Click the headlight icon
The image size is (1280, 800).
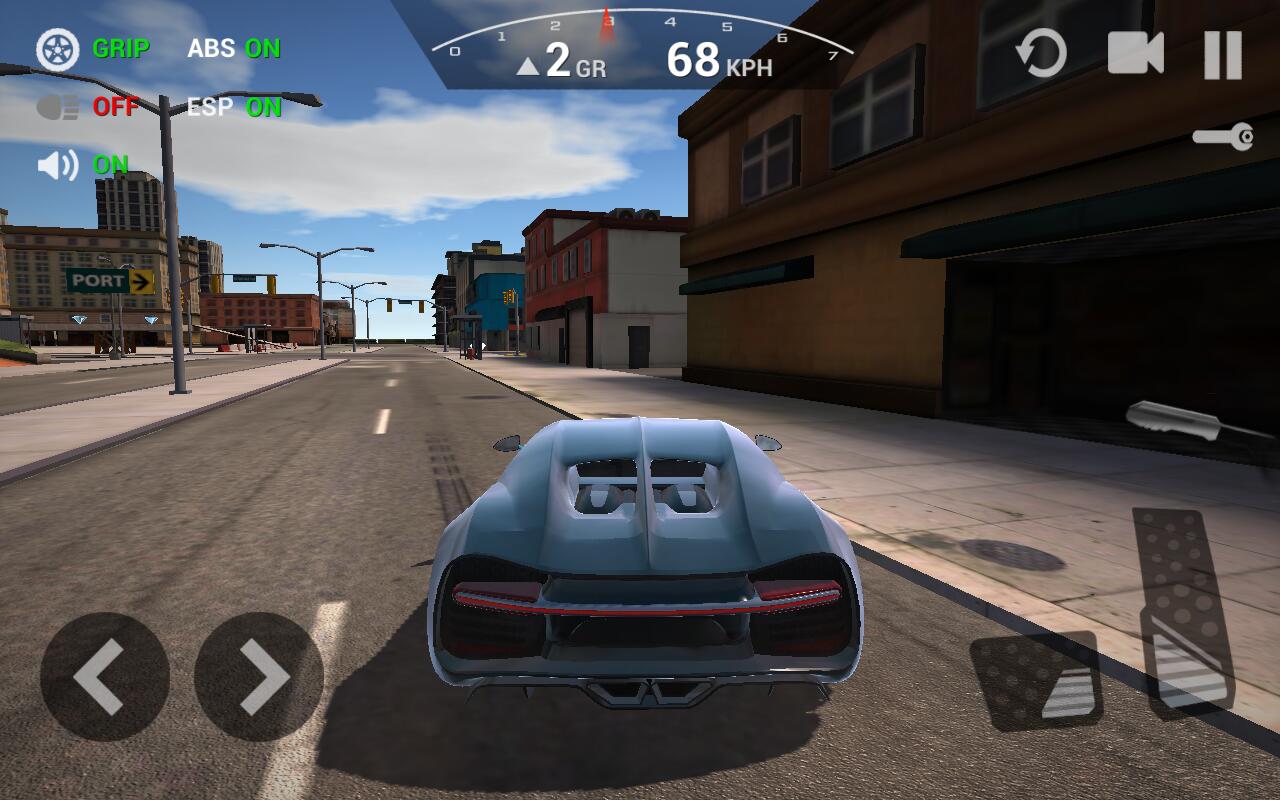pyautogui.click(x=58, y=105)
